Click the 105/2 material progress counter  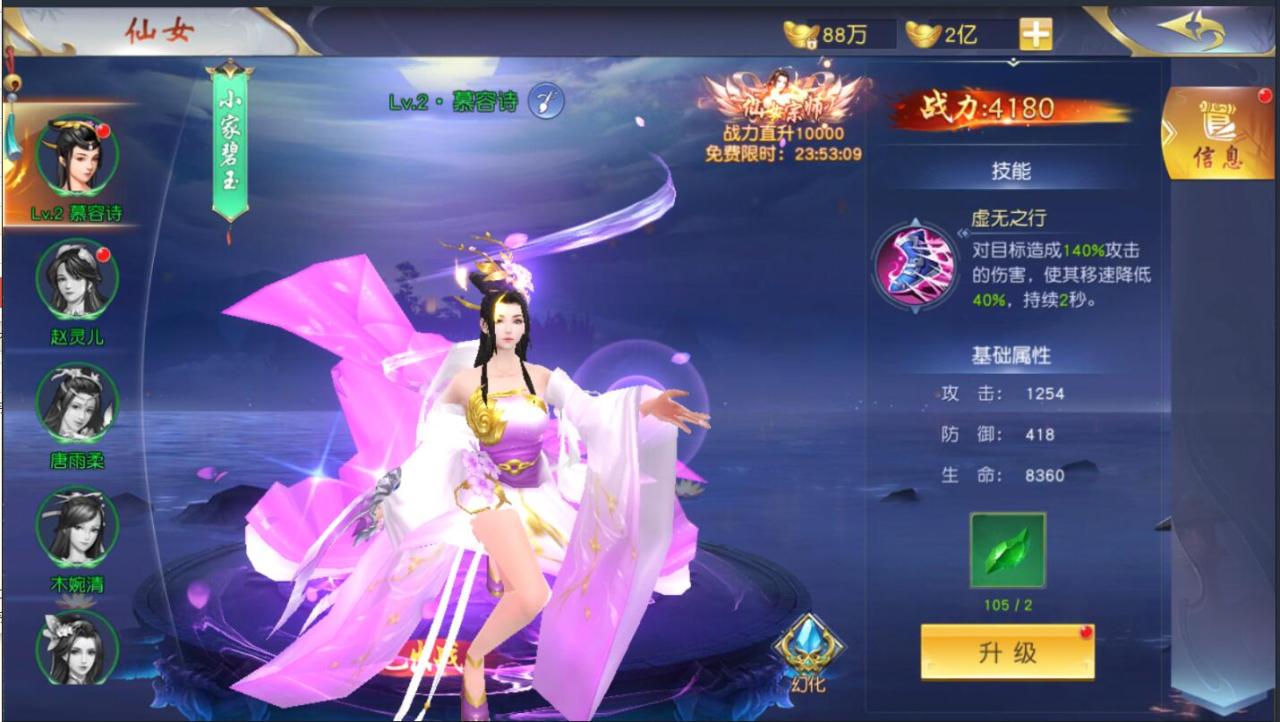coord(1006,606)
